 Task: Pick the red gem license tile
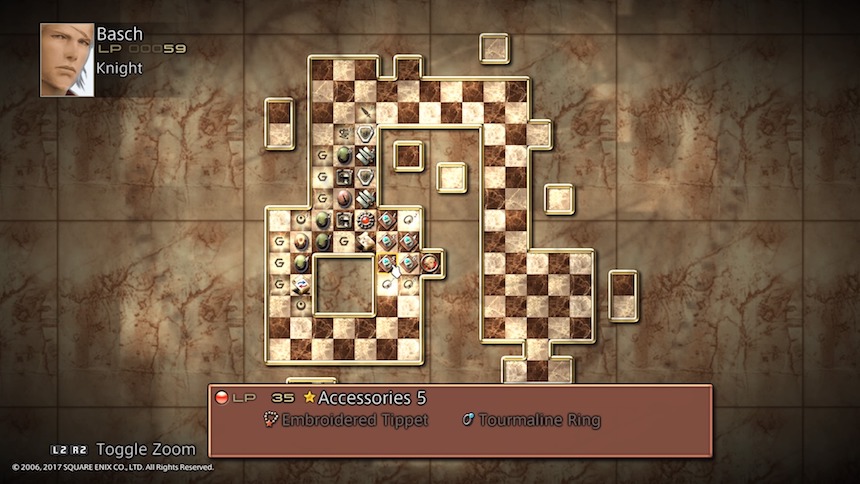(366, 219)
